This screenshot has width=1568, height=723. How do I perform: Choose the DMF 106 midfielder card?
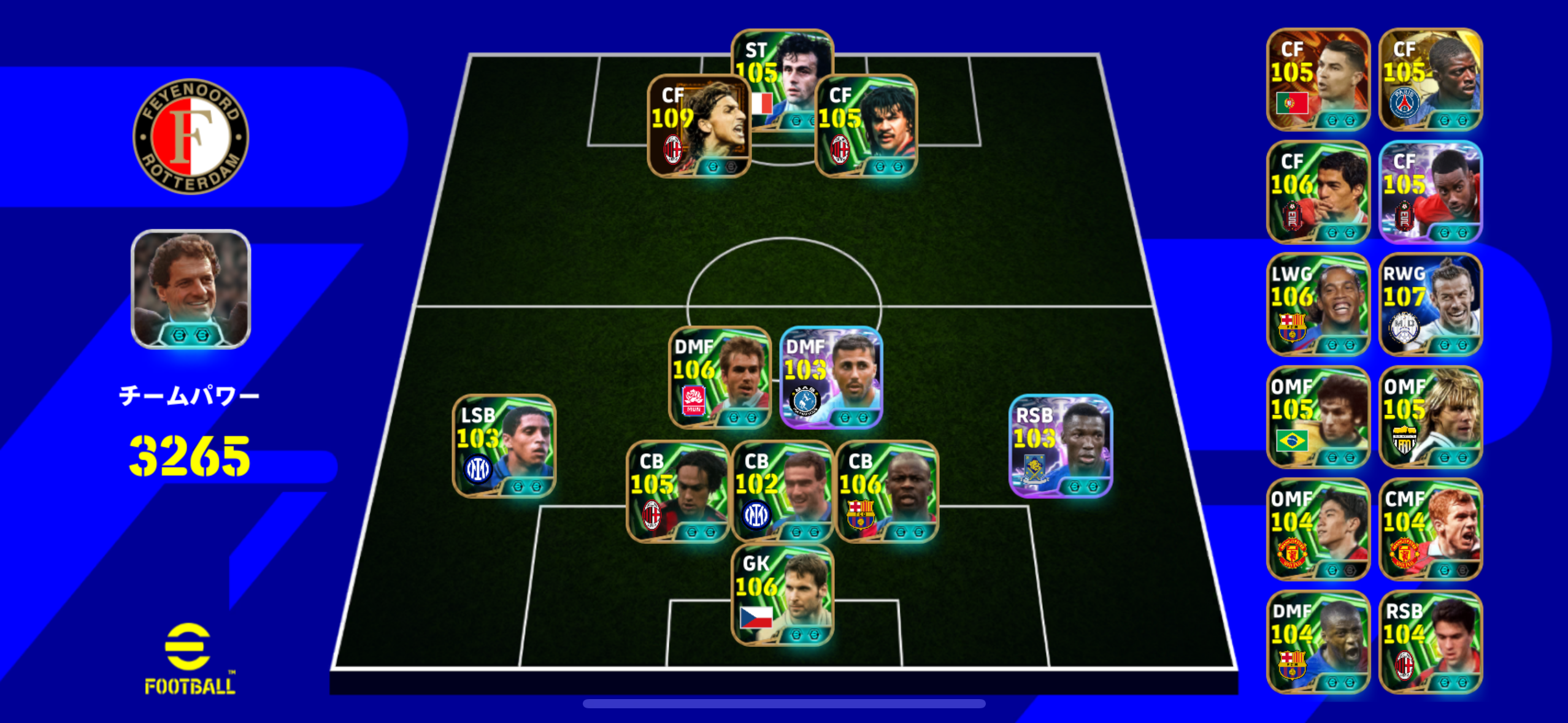coord(719,377)
